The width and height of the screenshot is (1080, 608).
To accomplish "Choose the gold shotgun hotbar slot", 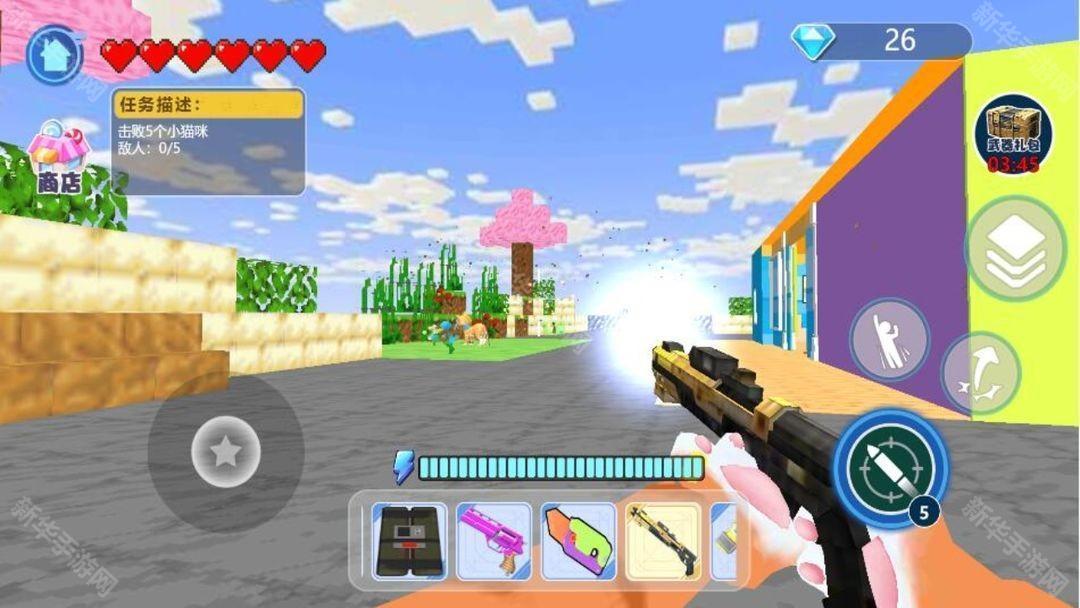I will [662, 541].
